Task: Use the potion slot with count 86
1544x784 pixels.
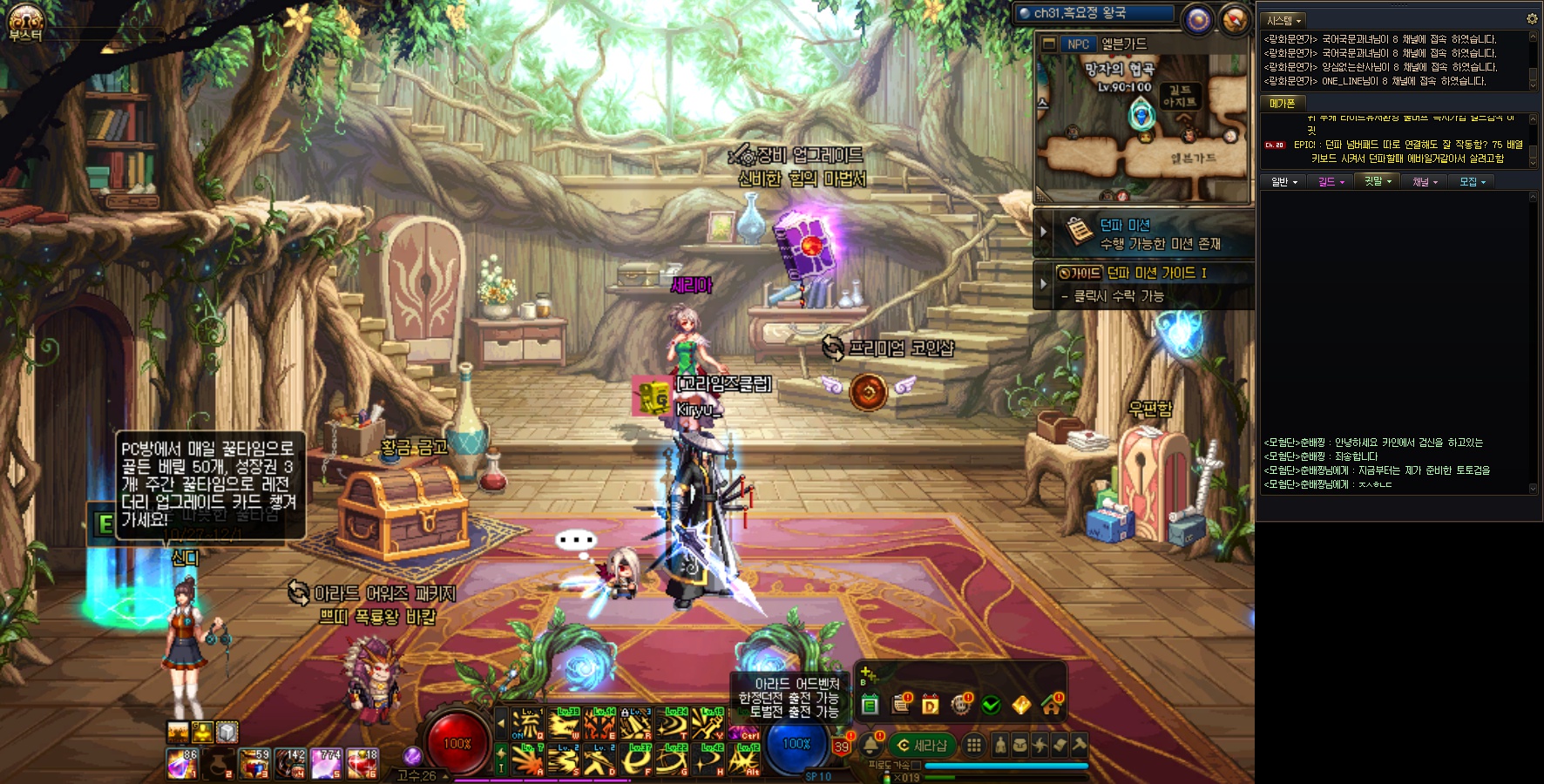Action: click(x=182, y=764)
